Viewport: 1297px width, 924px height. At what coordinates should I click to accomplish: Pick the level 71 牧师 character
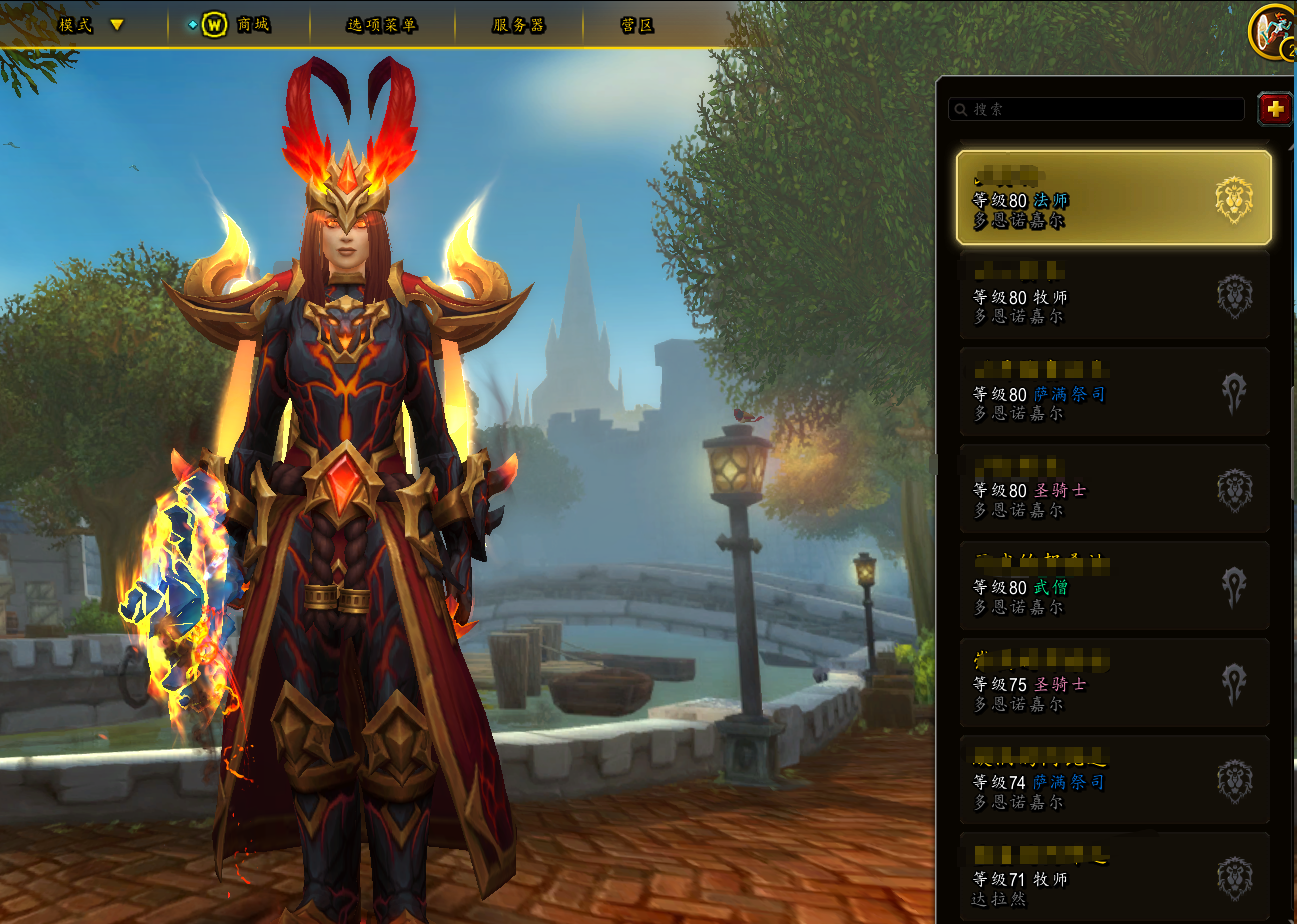click(x=1113, y=877)
